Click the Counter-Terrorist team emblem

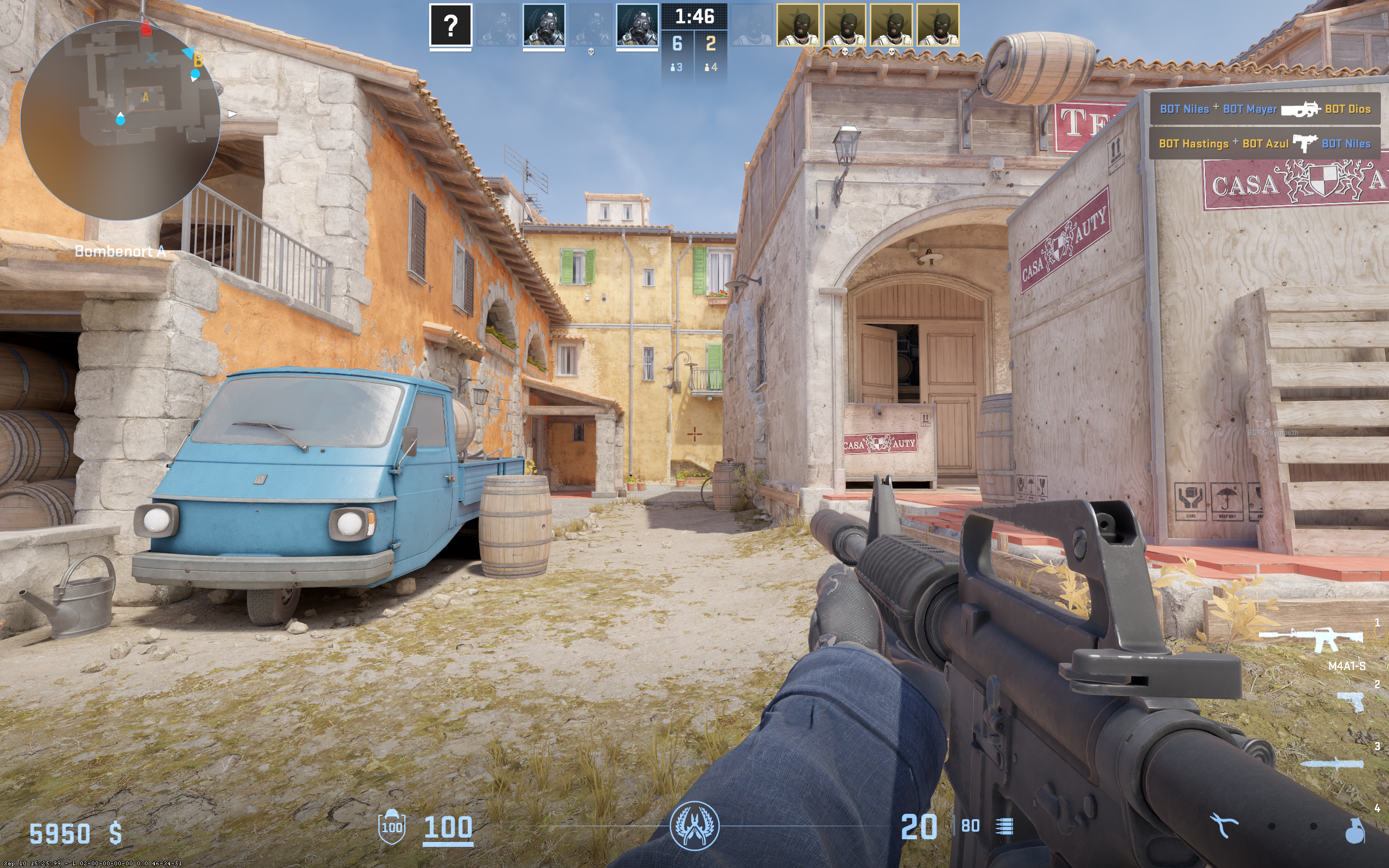[694, 826]
